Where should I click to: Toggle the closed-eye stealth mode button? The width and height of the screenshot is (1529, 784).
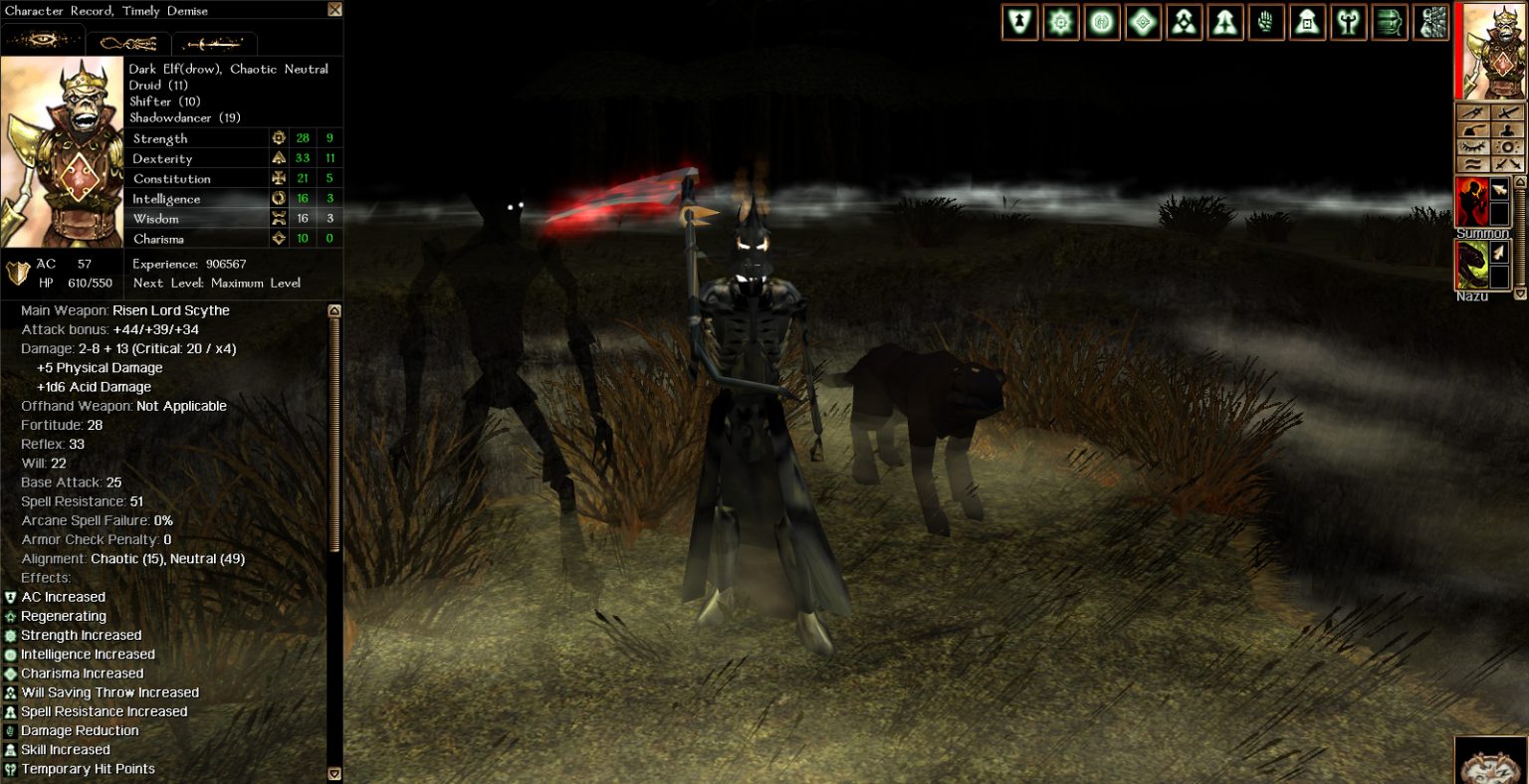1473,147
